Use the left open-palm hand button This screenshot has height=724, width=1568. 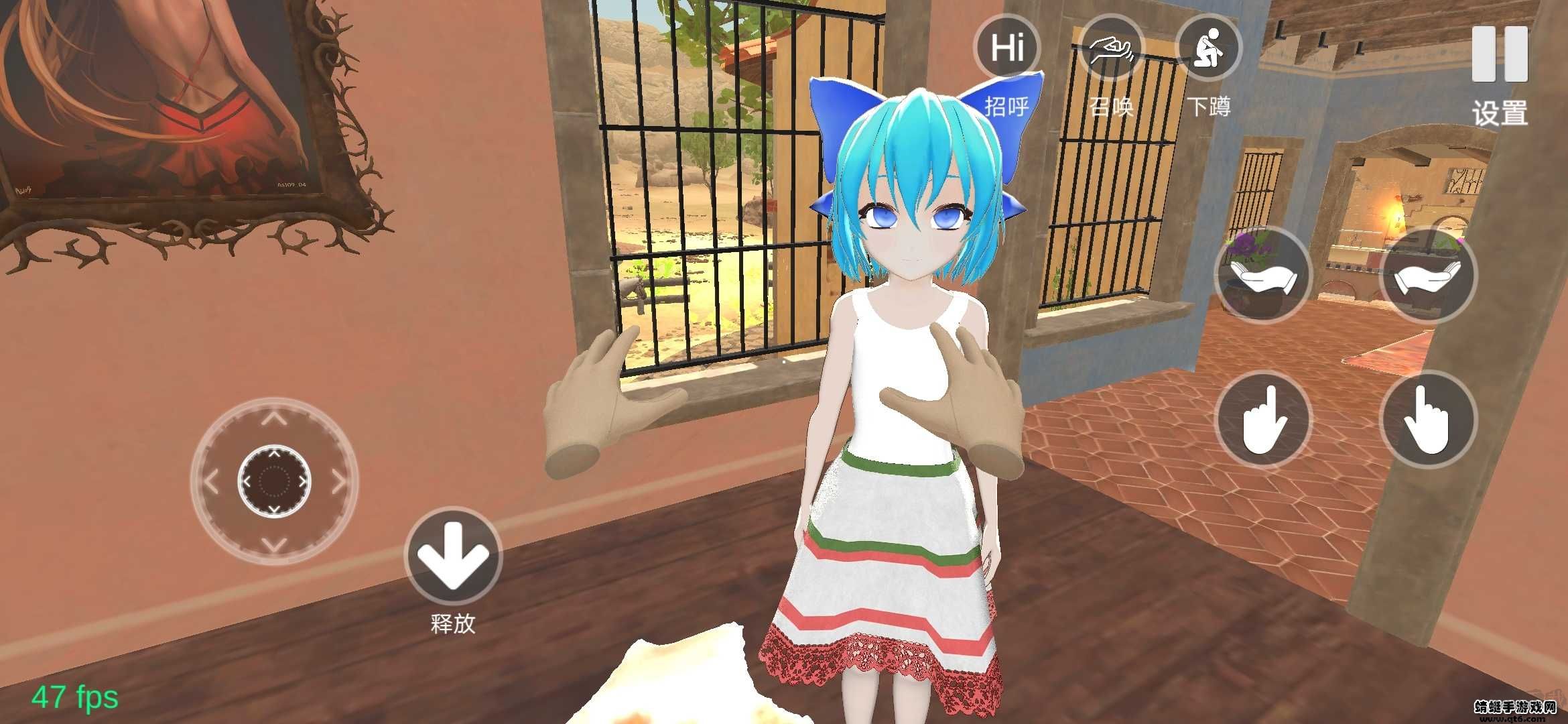tap(1263, 276)
